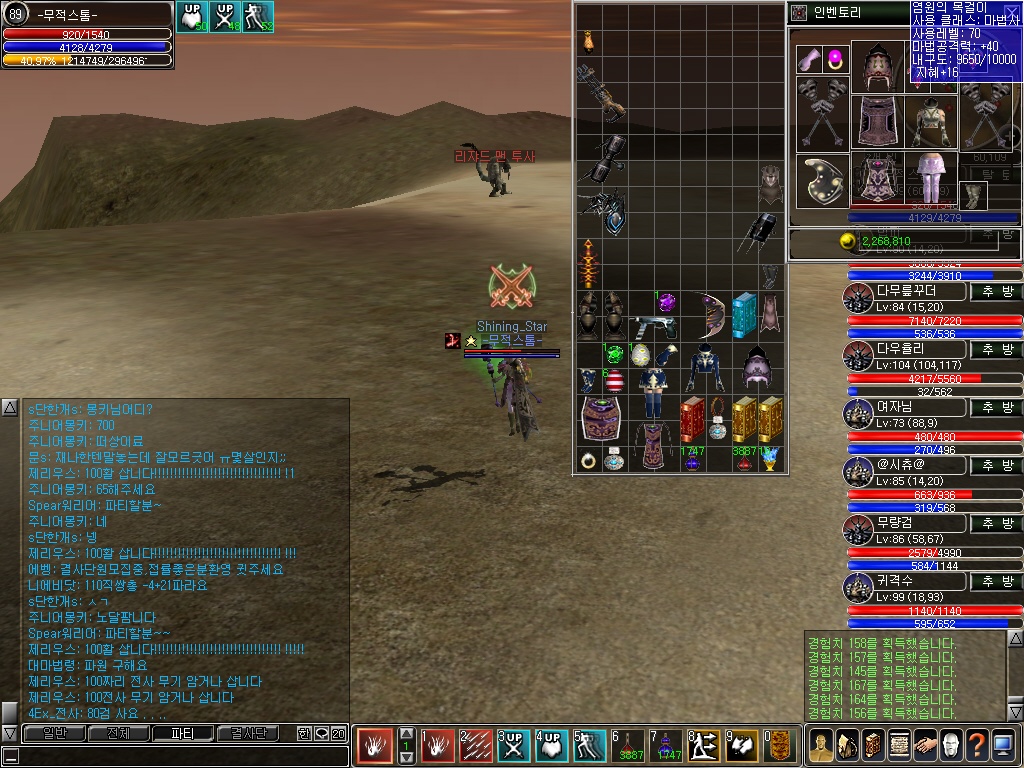Click the chat text input box
The width and height of the screenshot is (1024, 768).
click(180, 756)
